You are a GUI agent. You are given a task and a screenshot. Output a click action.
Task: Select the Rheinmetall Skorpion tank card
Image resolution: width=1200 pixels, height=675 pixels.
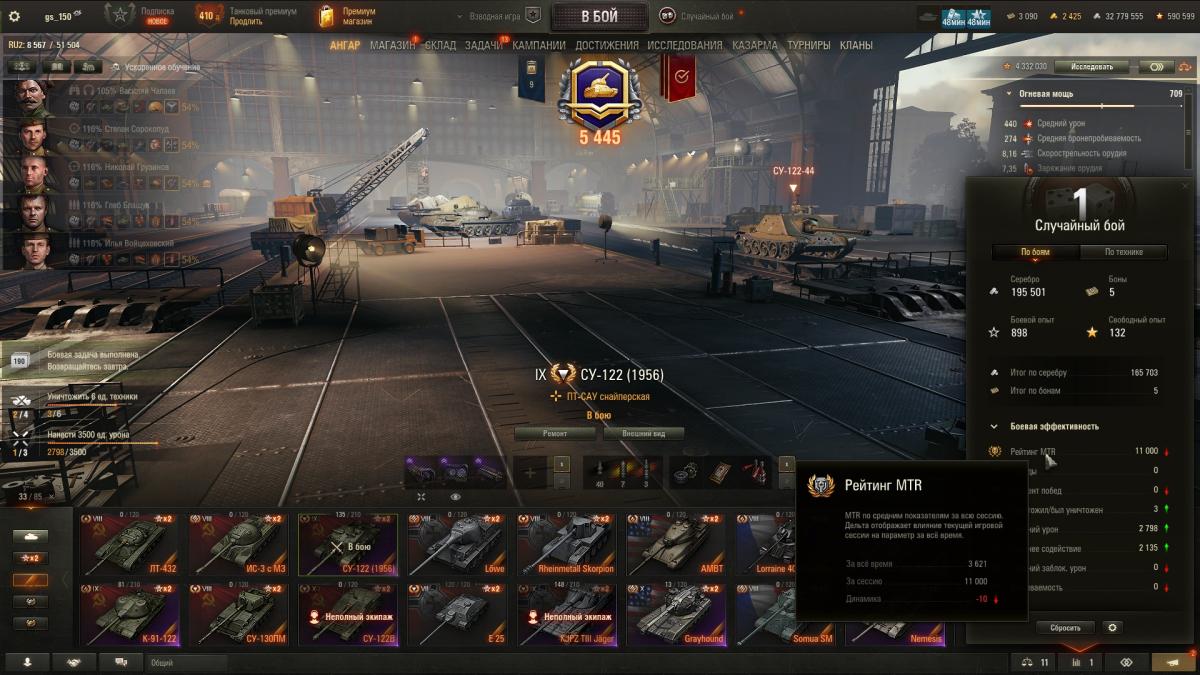pos(566,544)
